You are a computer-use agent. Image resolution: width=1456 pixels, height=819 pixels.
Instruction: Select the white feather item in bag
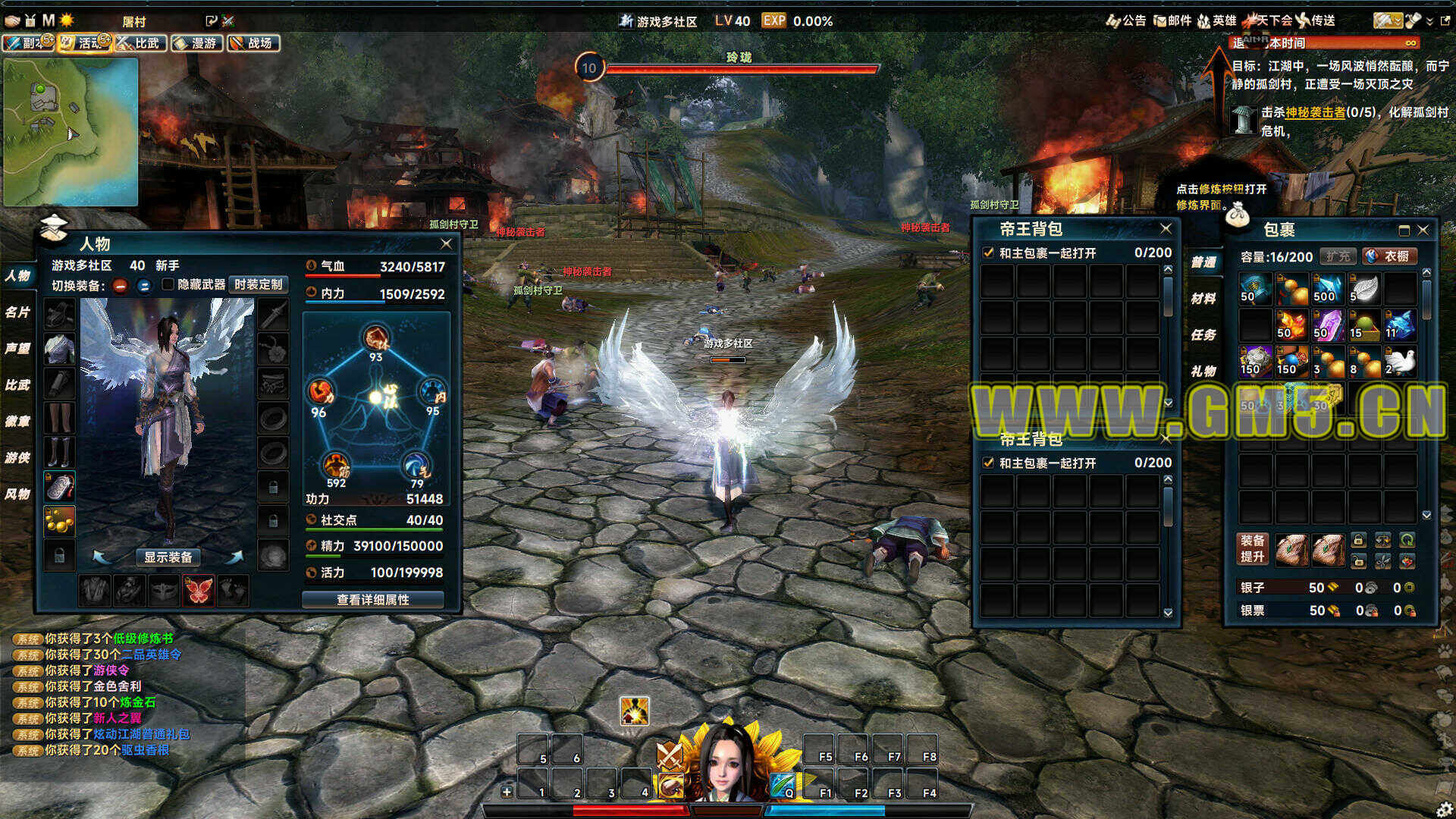pyautogui.click(x=1363, y=289)
